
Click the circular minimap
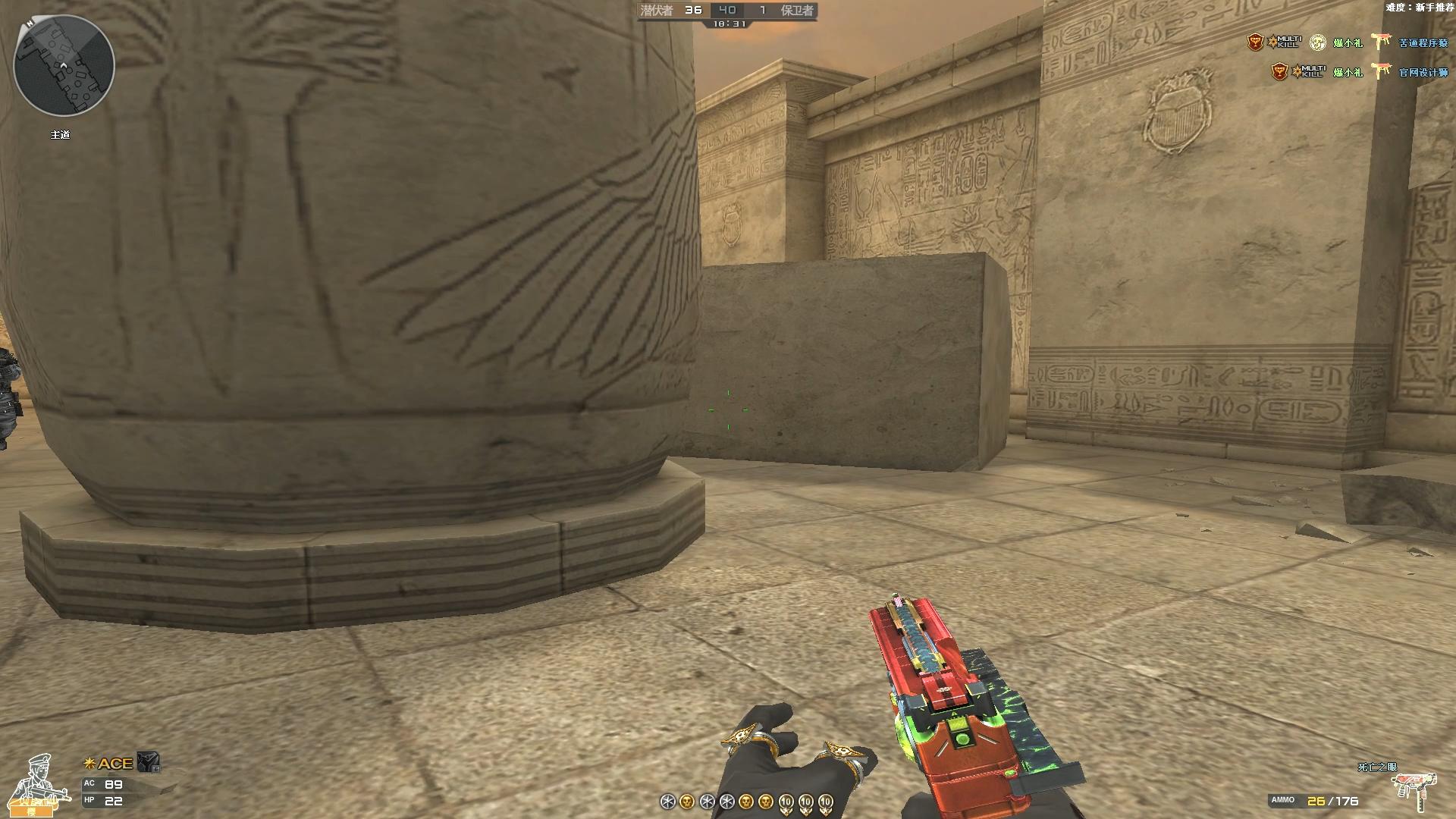point(64,65)
